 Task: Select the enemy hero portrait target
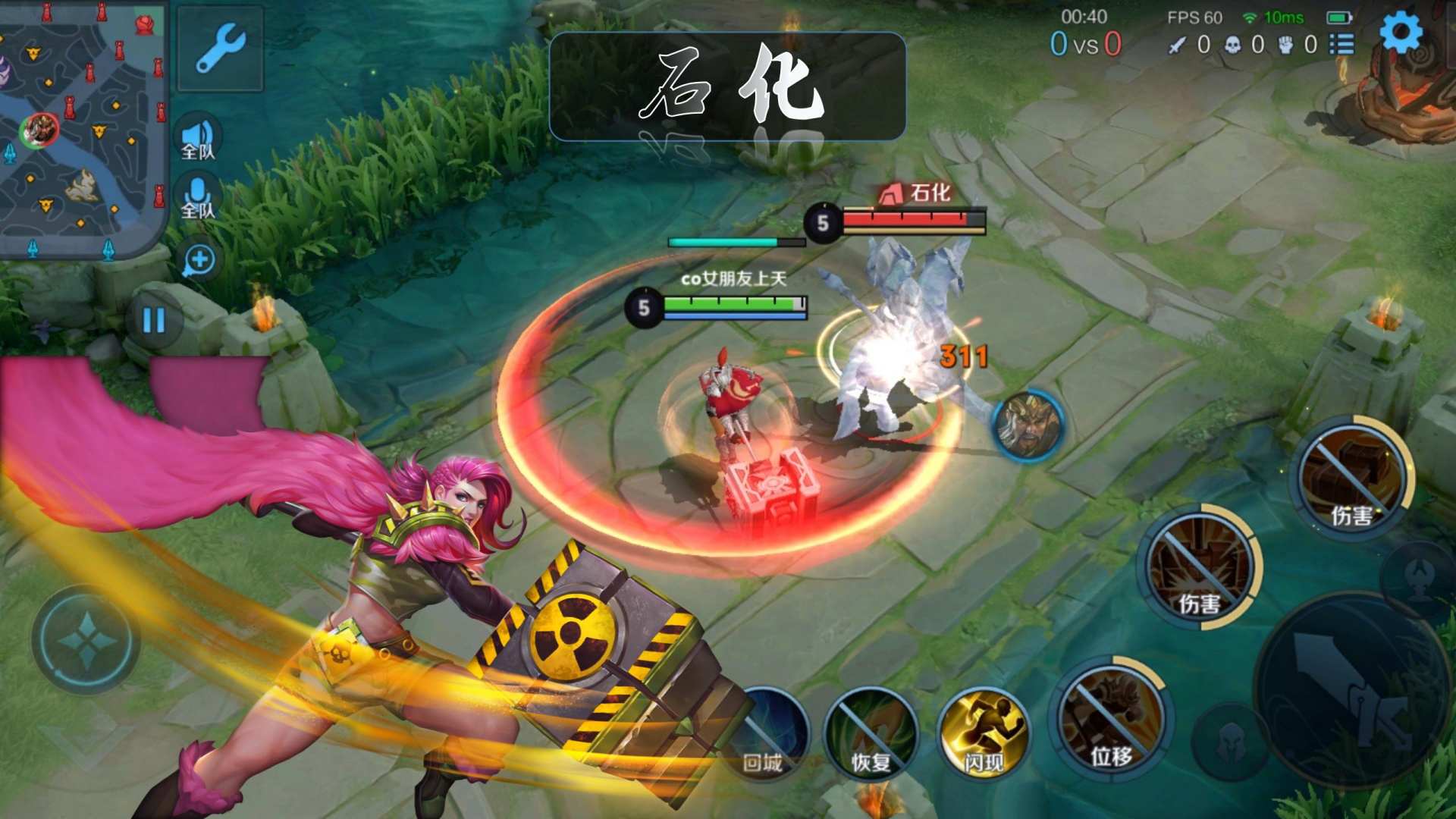pos(1028,426)
